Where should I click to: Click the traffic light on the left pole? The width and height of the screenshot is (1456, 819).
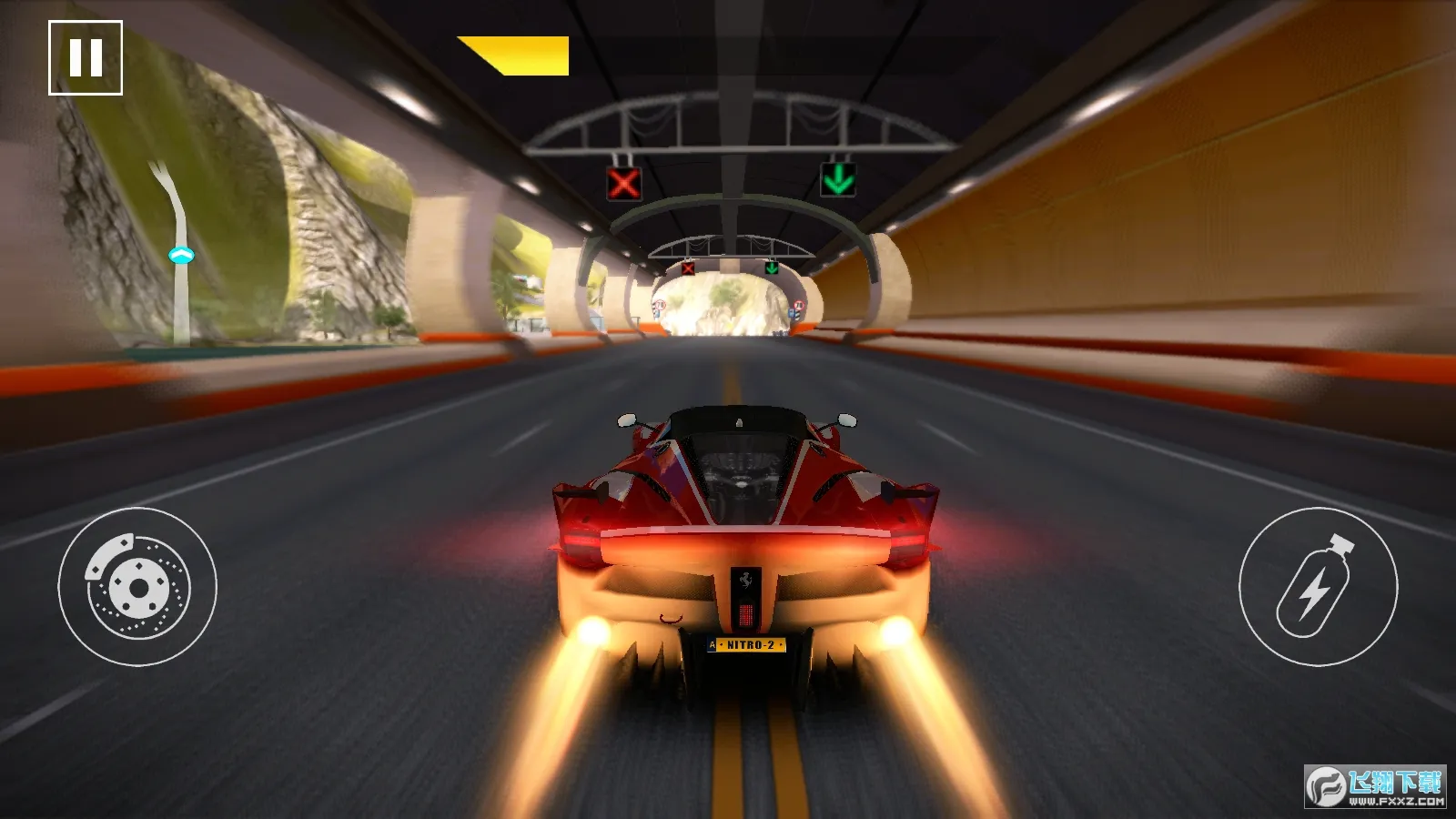[x=182, y=256]
